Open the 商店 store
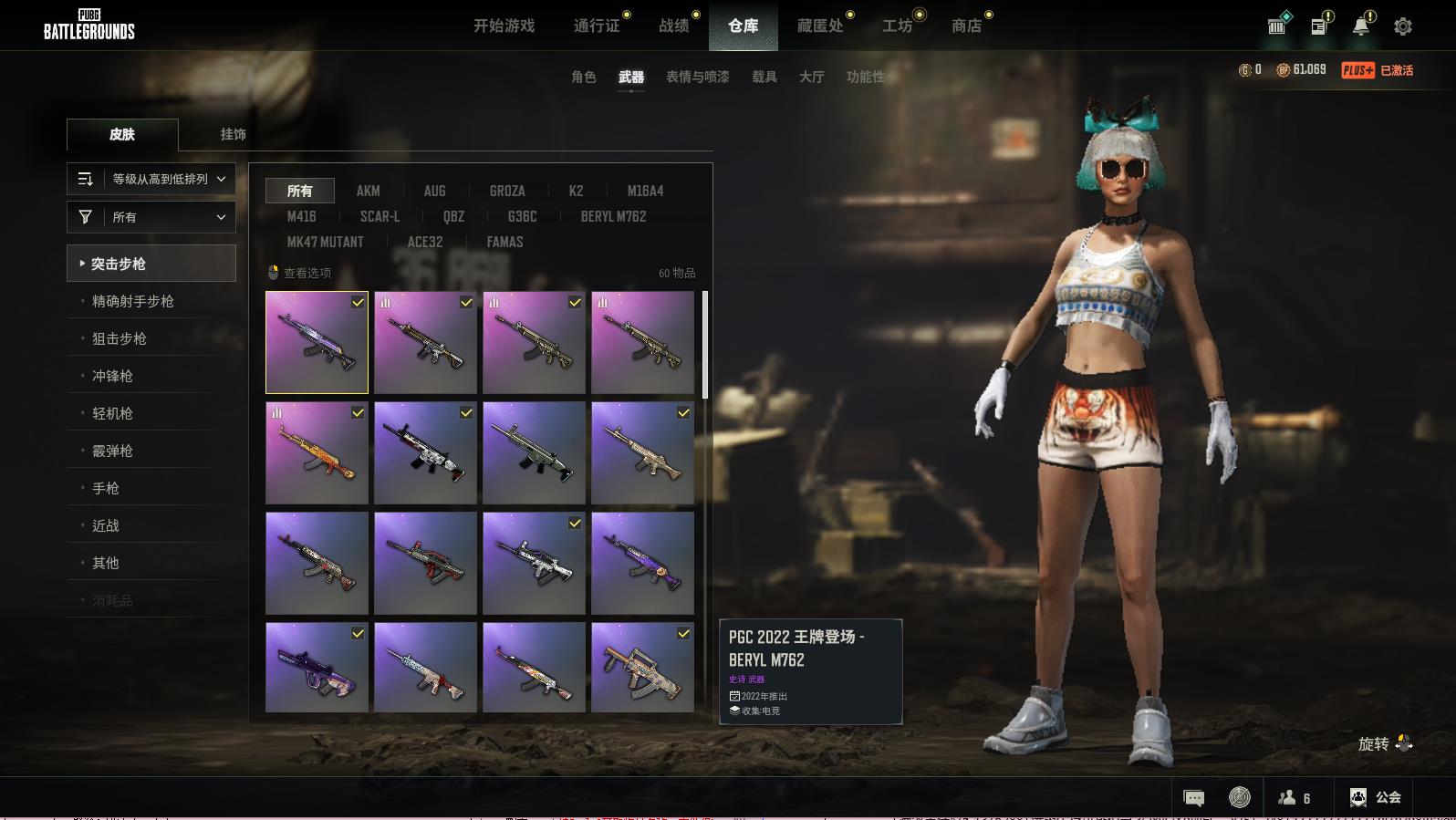 click(x=966, y=26)
